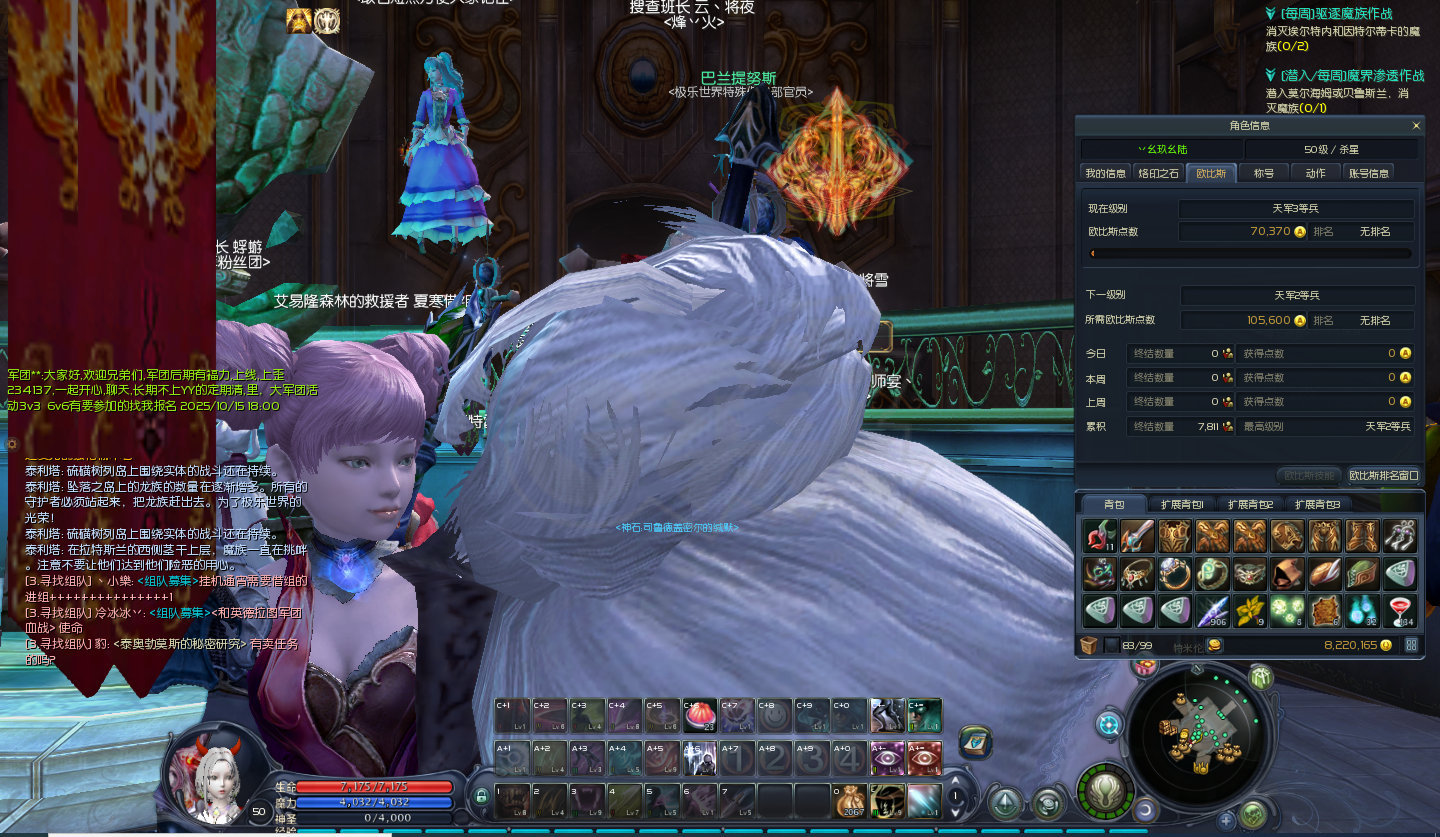The width and height of the screenshot is (1440, 837).
Task: Close the 角色信息 character info window
Action: click(x=1416, y=126)
